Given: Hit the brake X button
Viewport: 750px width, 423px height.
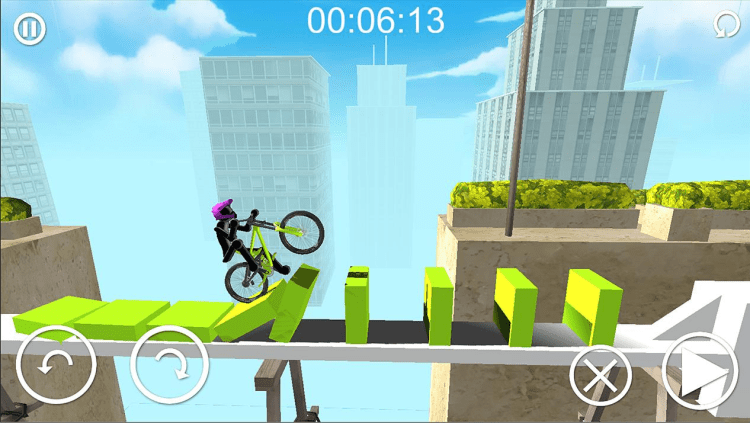Looking at the screenshot, I should (x=601, y=378).
